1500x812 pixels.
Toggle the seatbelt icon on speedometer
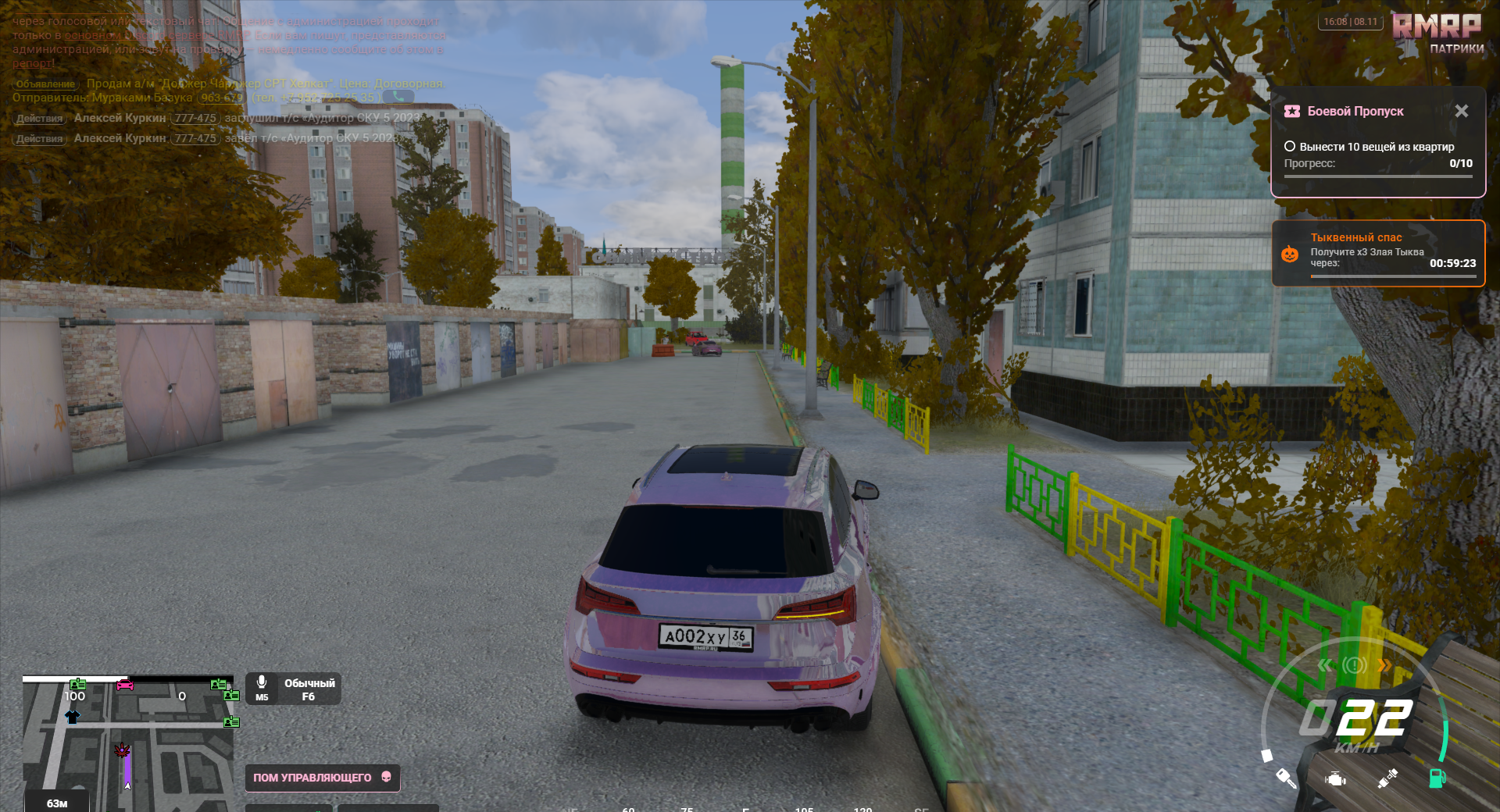(x=1387, y=778)
